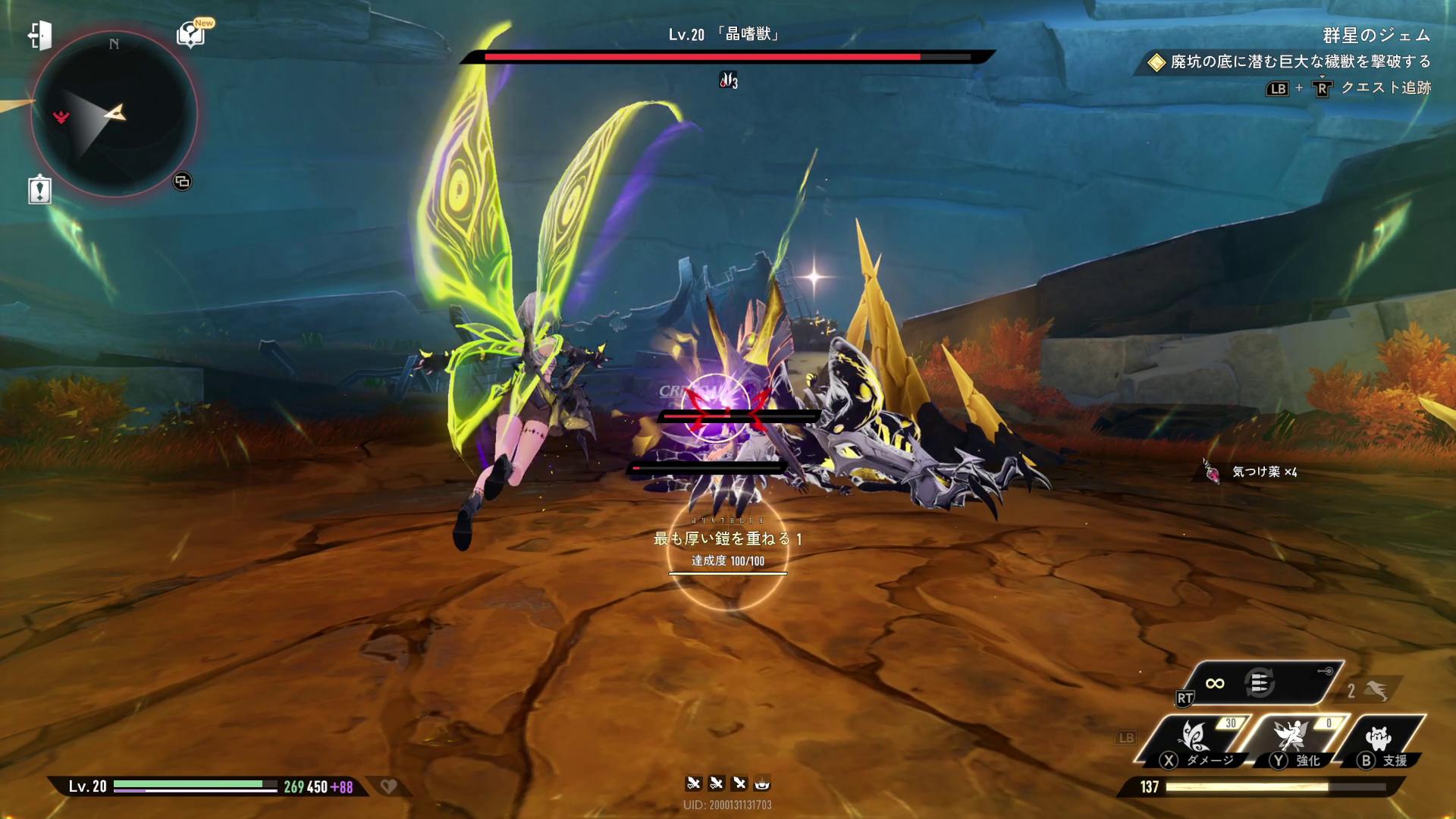Select the ammo reload weapon panel
The width and height of the screenshot is (1456, 819).
(1260, 683)
